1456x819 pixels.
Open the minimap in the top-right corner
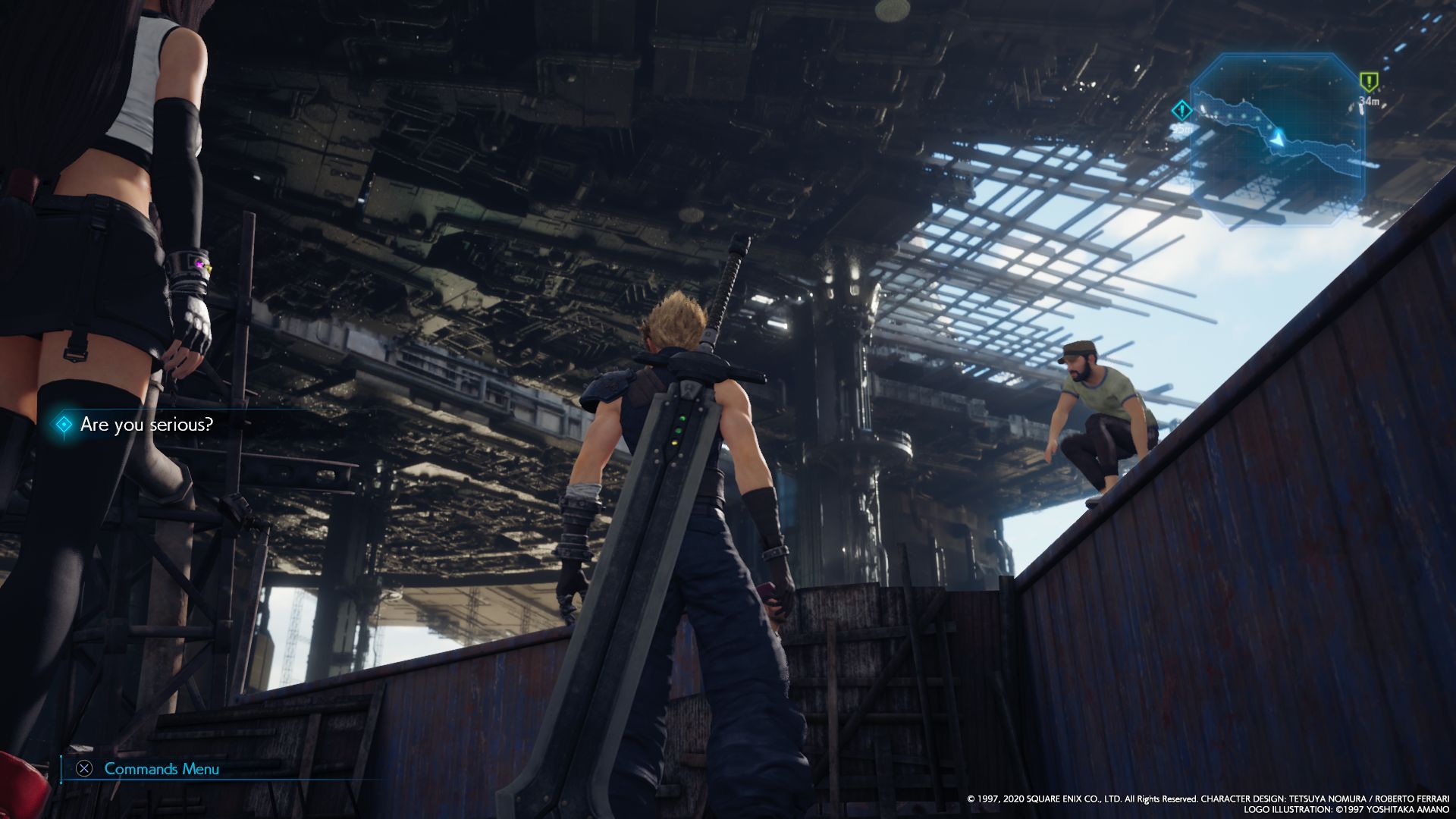click(x=1277, y=140)
